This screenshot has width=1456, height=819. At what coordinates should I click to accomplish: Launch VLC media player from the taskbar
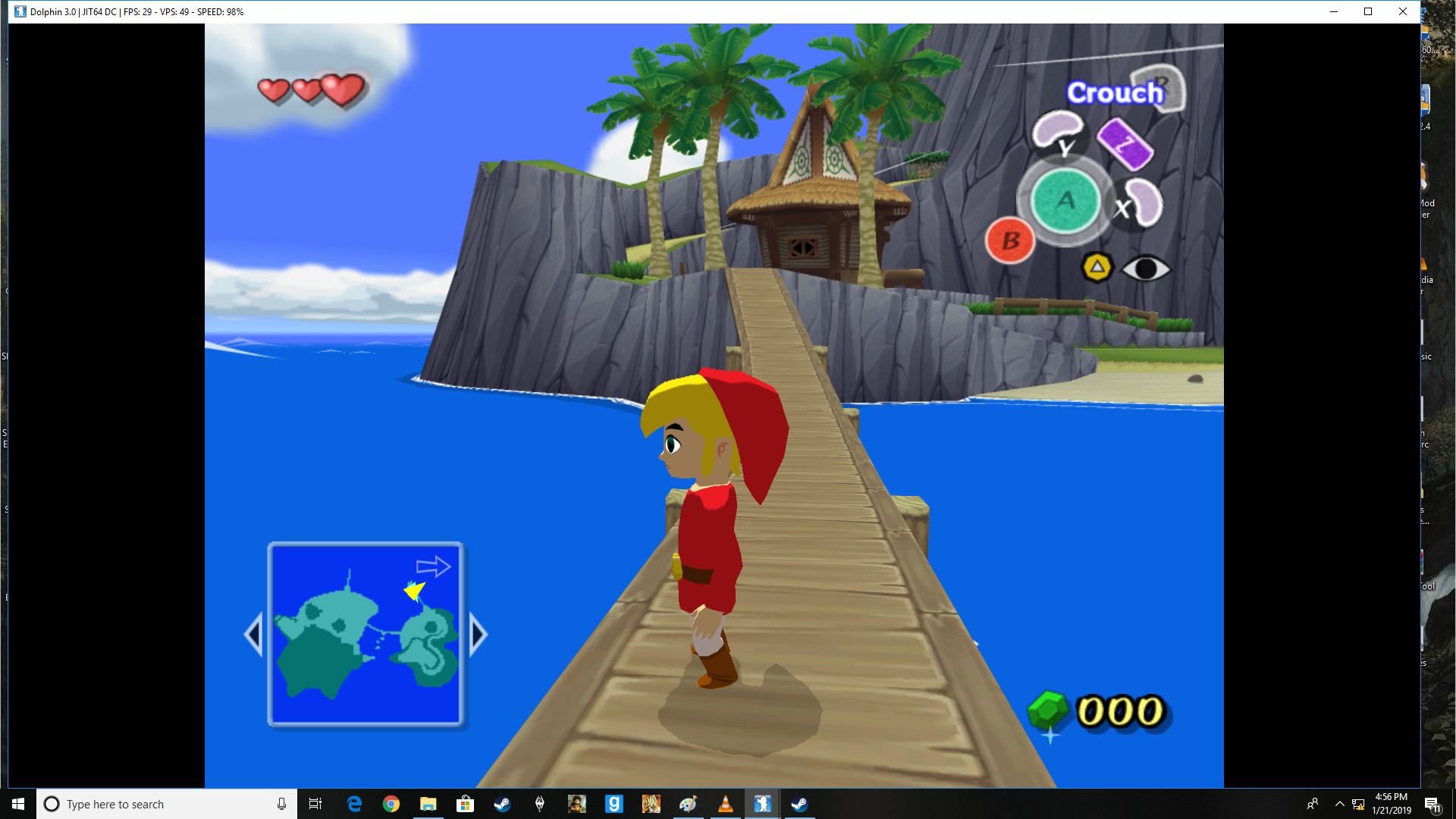click(726, 804)
